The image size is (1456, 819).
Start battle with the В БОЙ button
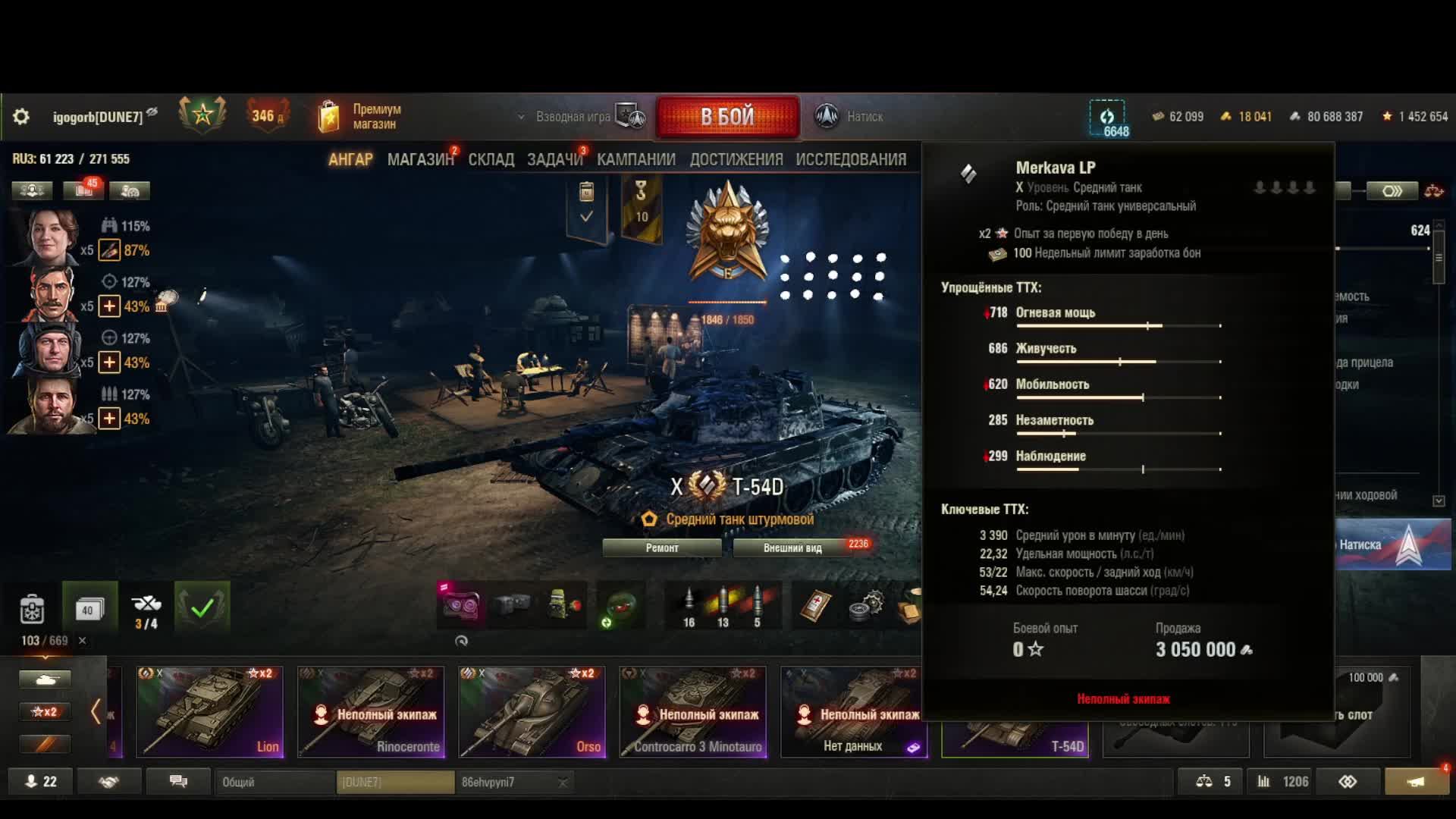[x=727, y=117]
